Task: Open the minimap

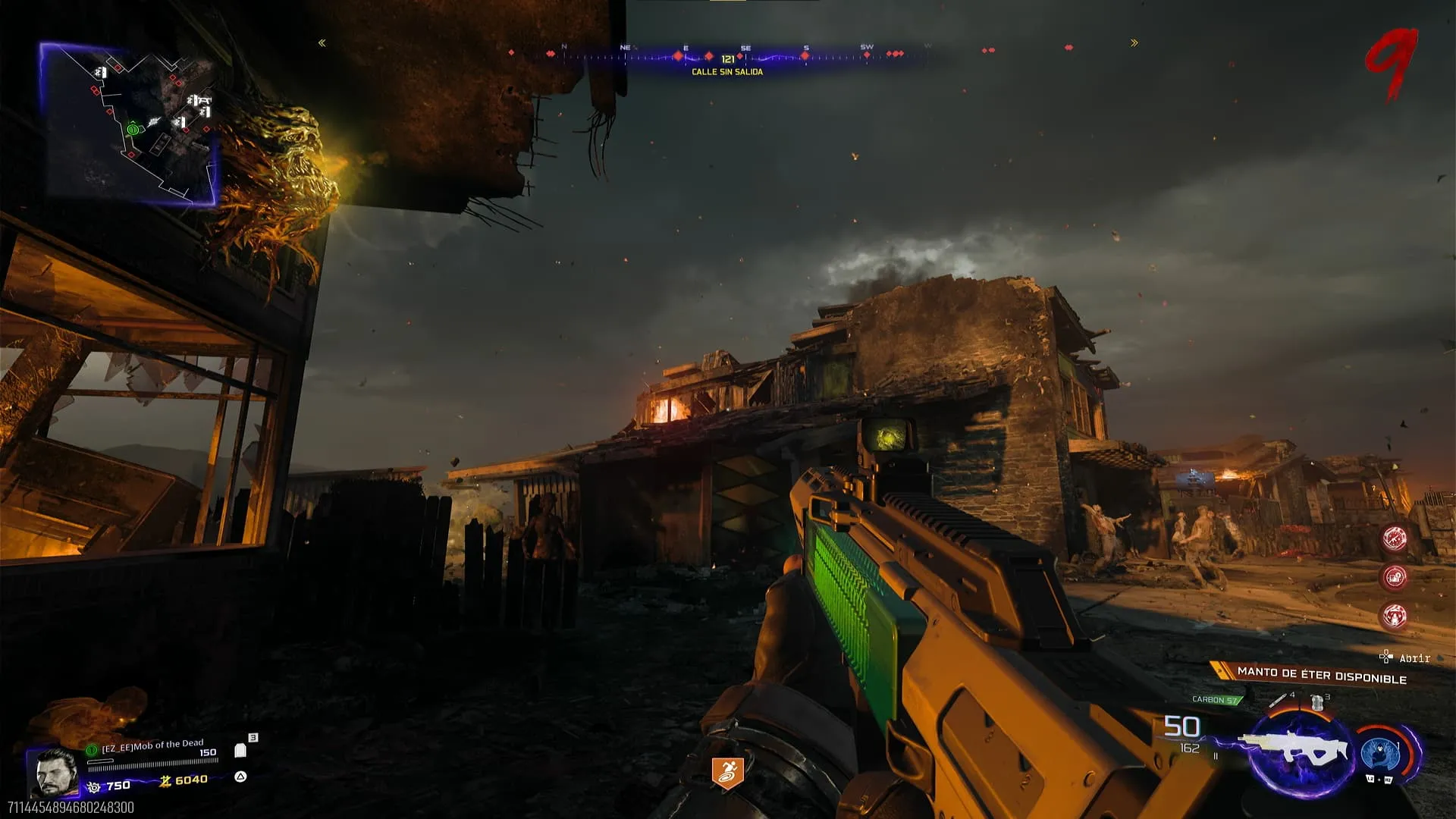Action: 127,125
